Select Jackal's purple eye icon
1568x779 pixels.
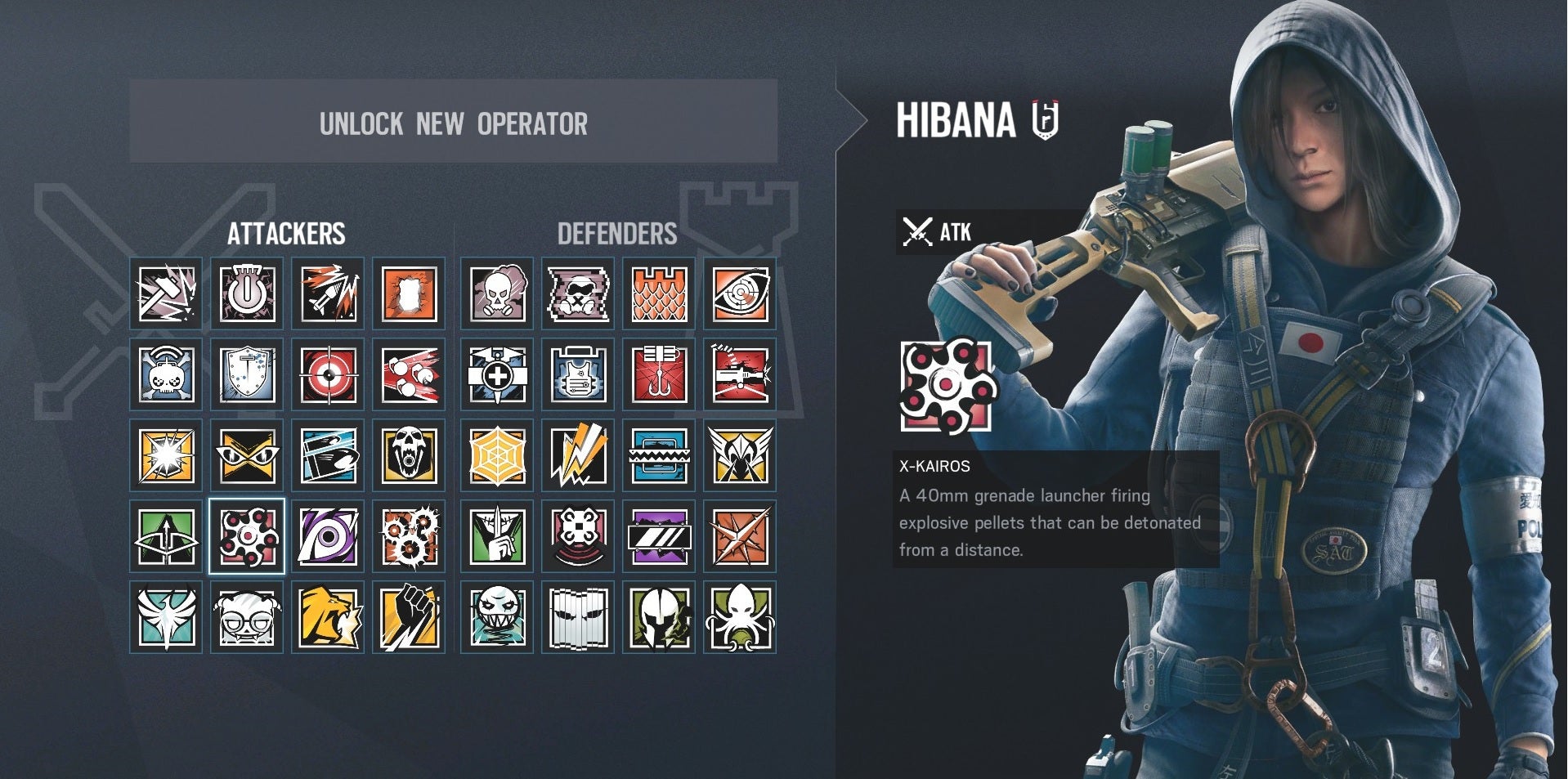pos(327,537)
